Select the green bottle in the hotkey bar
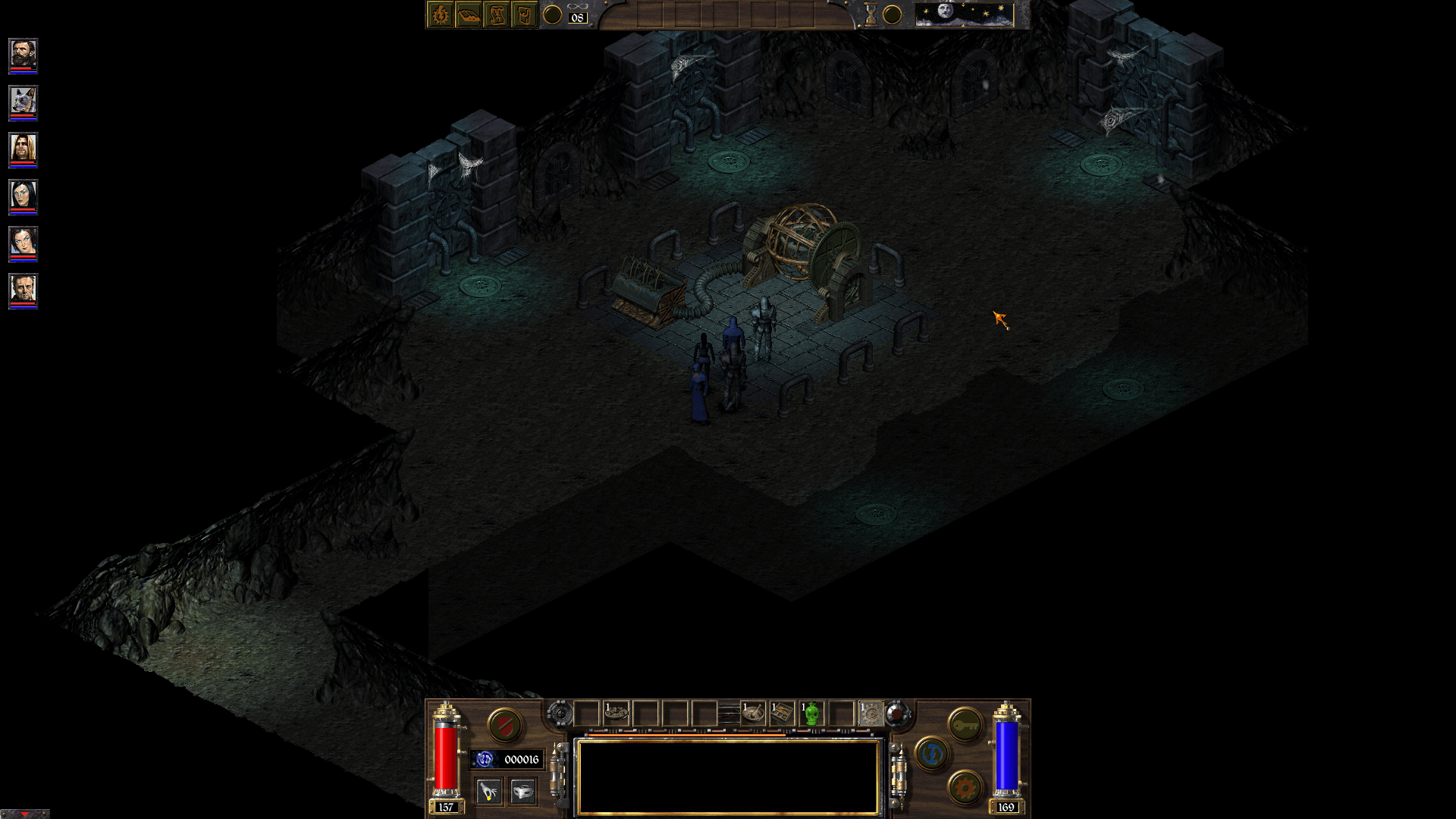 811,714
